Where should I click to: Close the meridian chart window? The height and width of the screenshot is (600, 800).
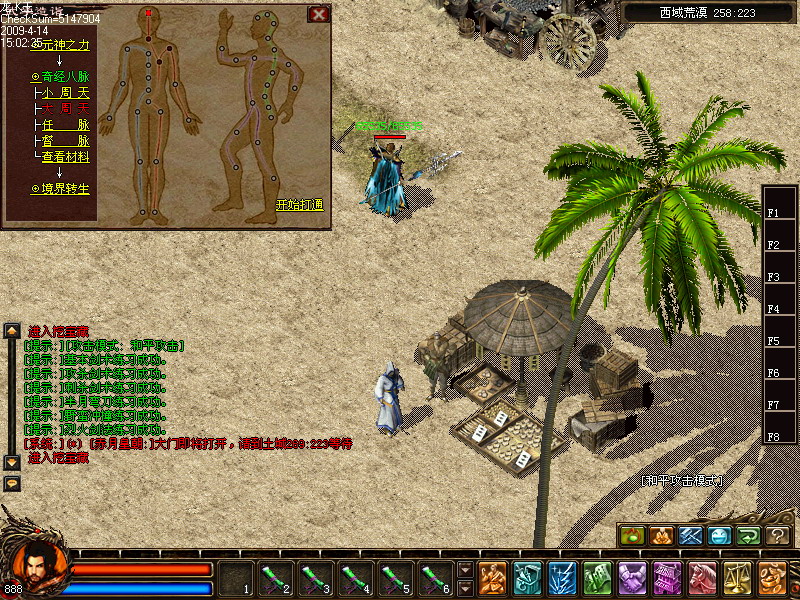318,14
